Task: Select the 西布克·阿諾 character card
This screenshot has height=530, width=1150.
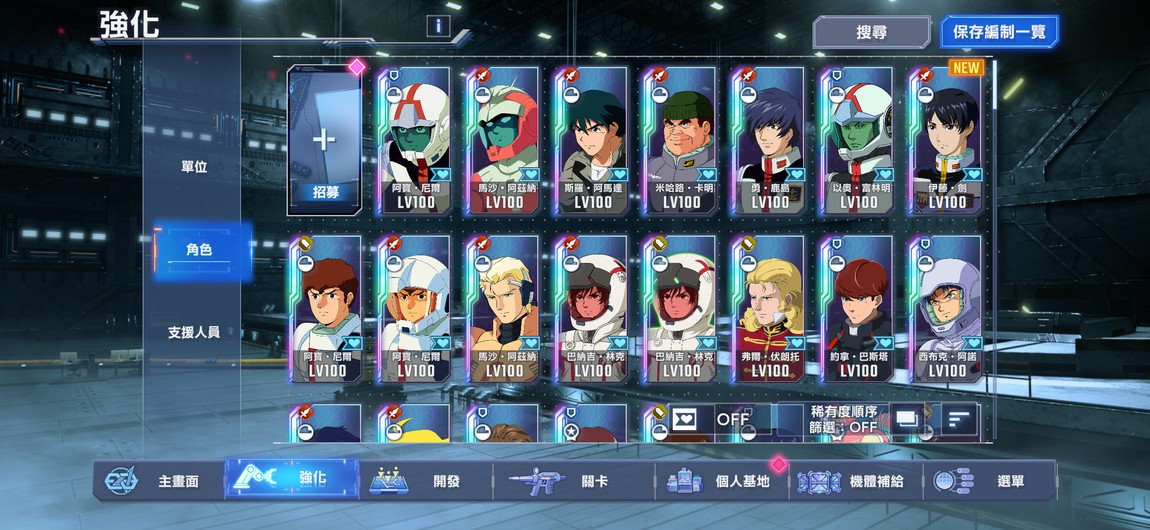Action: click(x=946, y=308)
